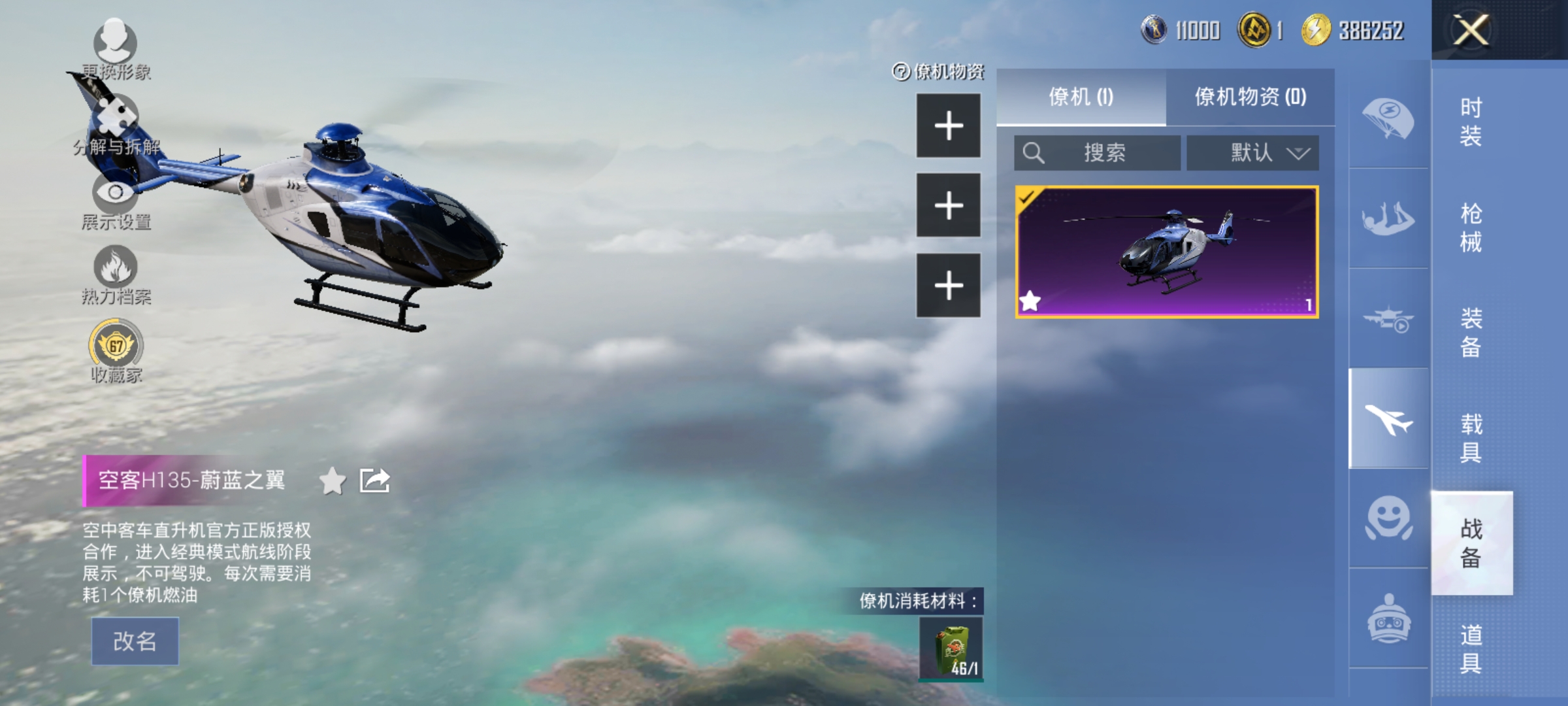Click the first plus slot button
This screenshot has width=1568, height=706.
pyautogui.click(x=948, y=126)
